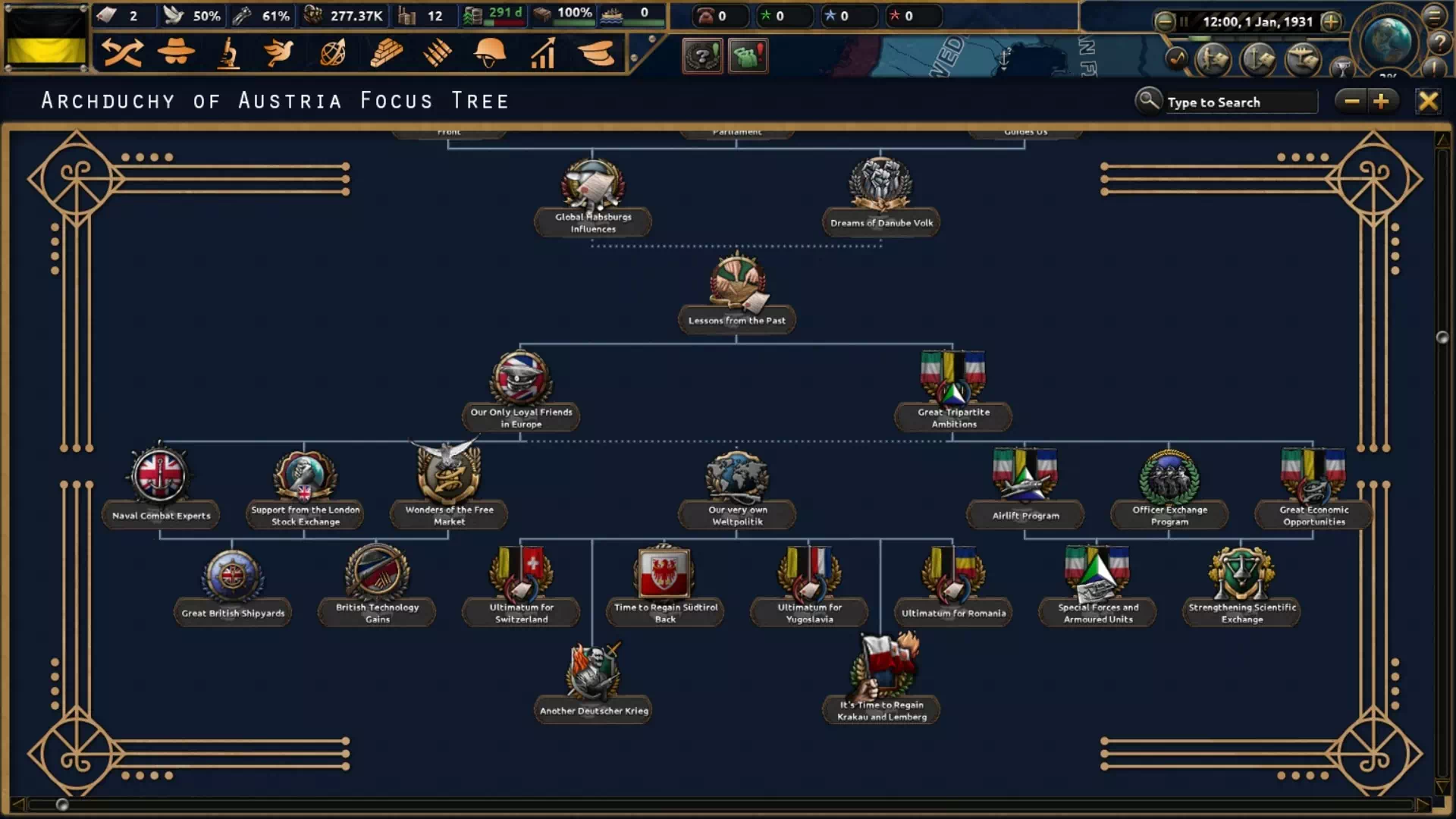Increase game speed with plus button
This screenshot has height=819, width=1456.
click(1331, 21)
